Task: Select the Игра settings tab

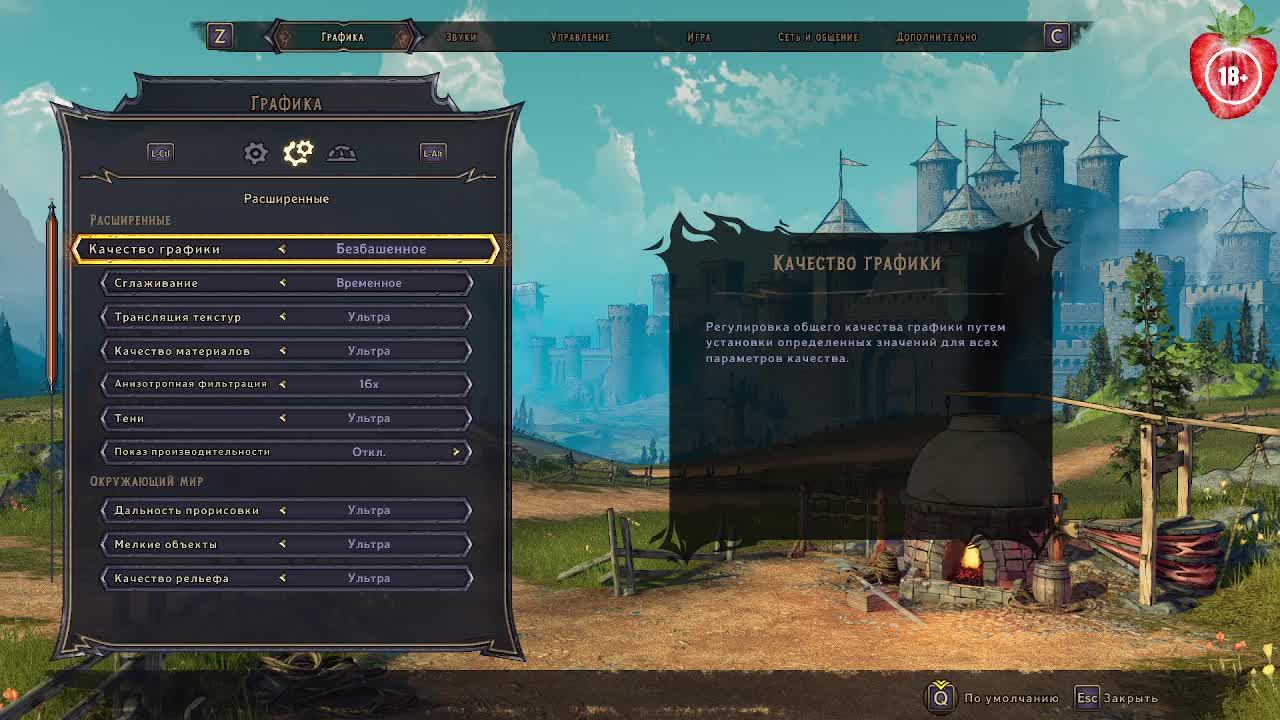Action: coord(699,37)
